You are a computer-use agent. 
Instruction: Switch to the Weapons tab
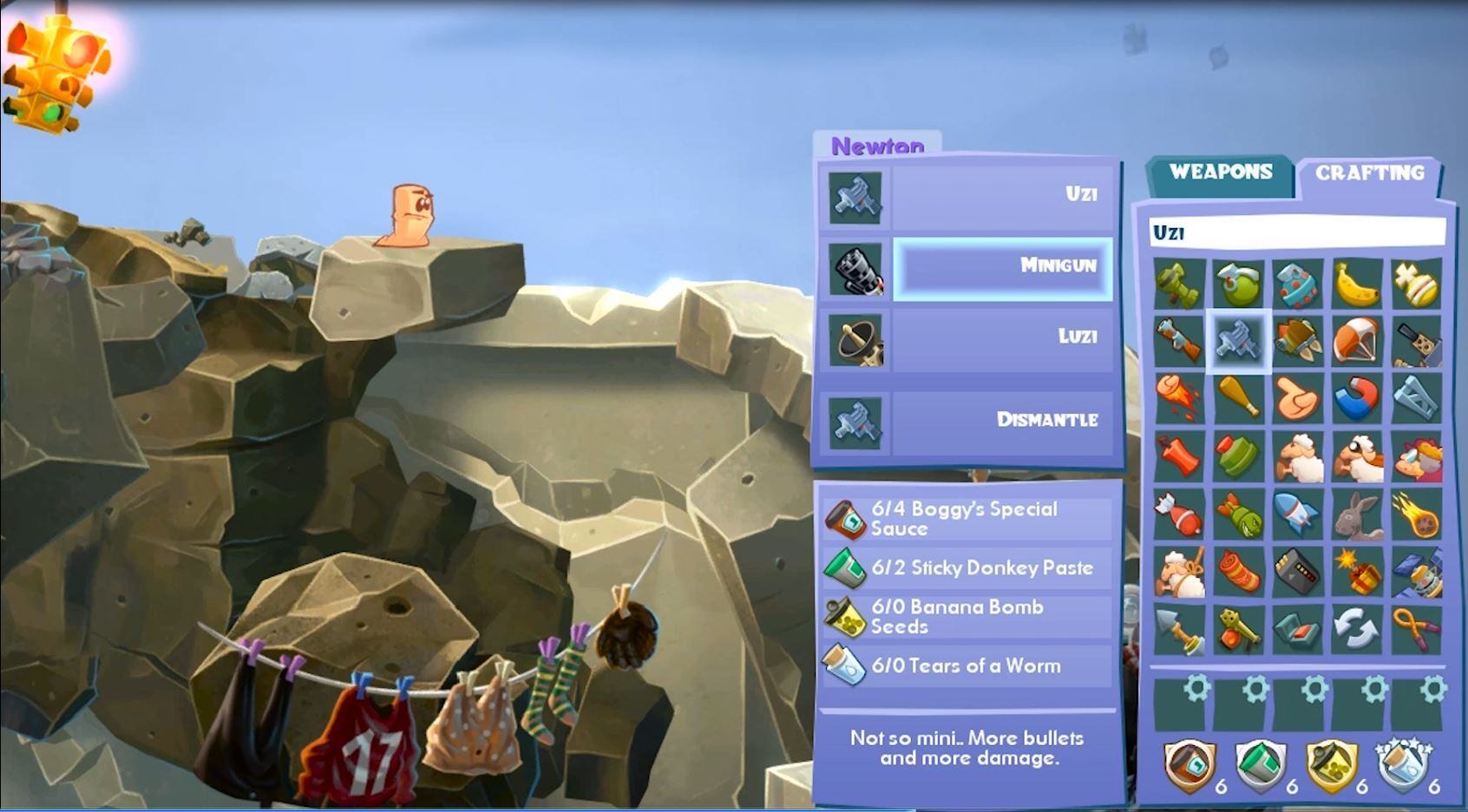1220,172
